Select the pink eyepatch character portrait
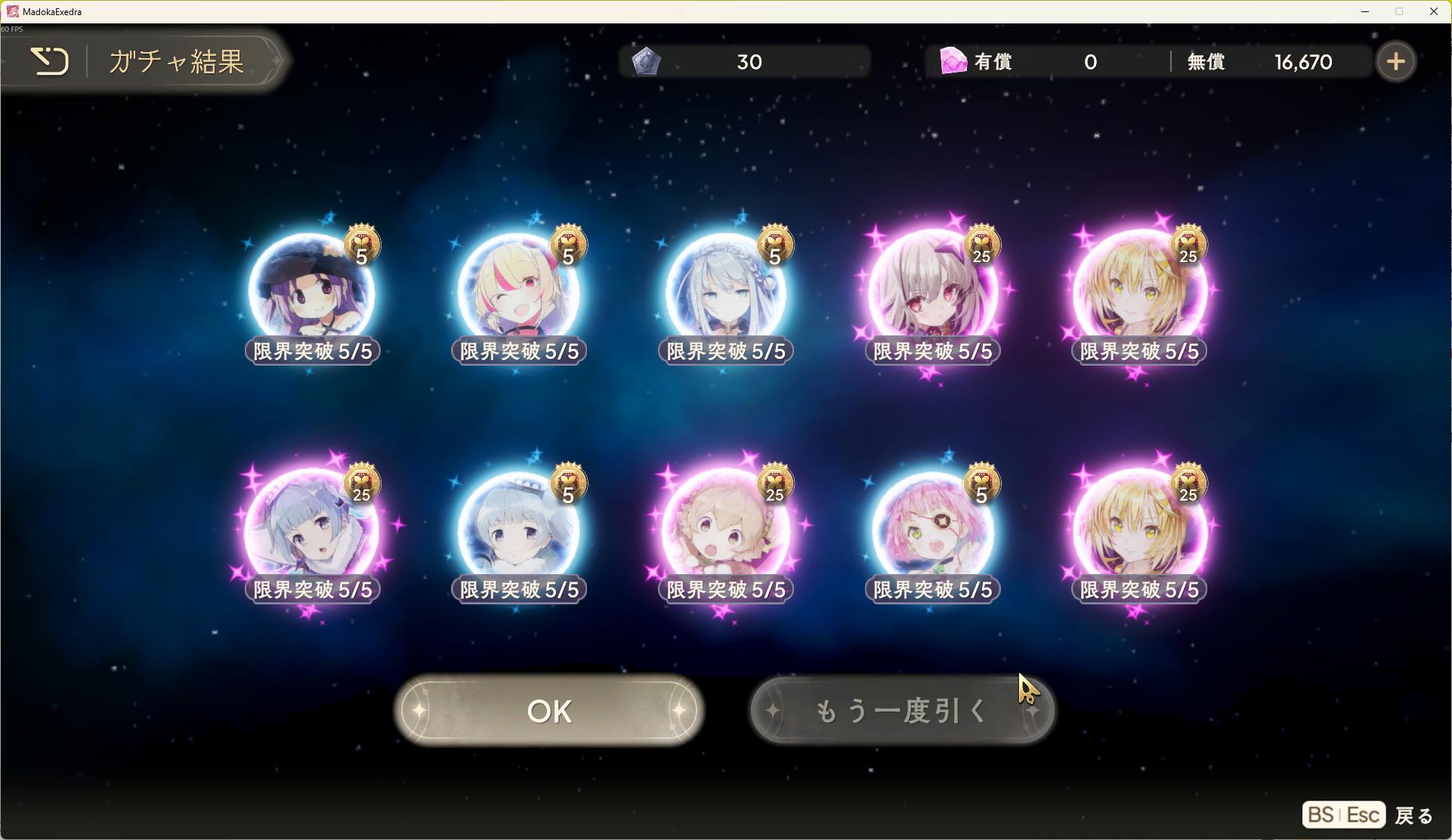1452x840 pixels. [x=932, y=531]
